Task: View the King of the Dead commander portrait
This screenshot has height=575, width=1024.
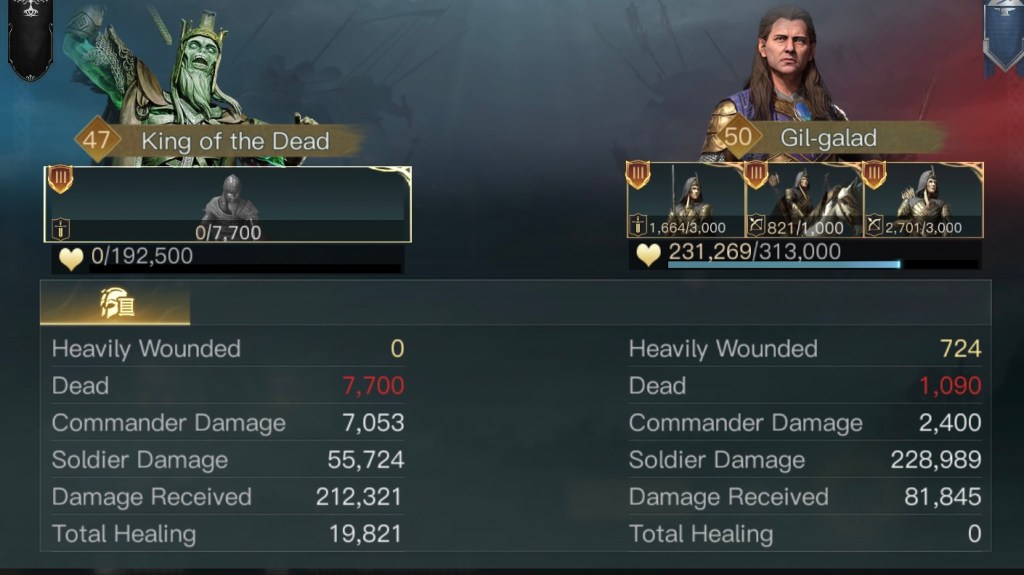Action: pos(195,75)
